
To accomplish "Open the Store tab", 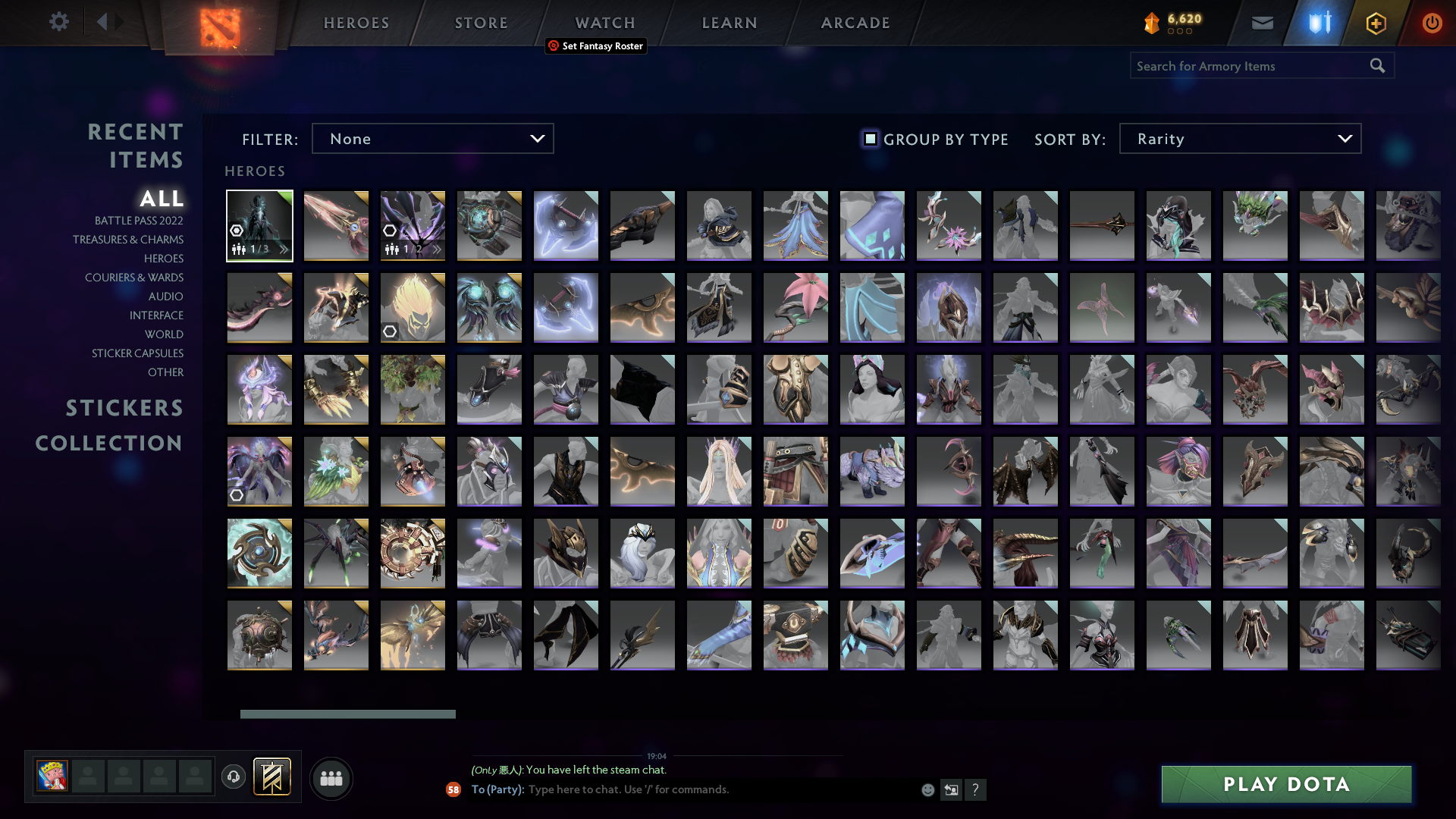I will click(481, 23).
